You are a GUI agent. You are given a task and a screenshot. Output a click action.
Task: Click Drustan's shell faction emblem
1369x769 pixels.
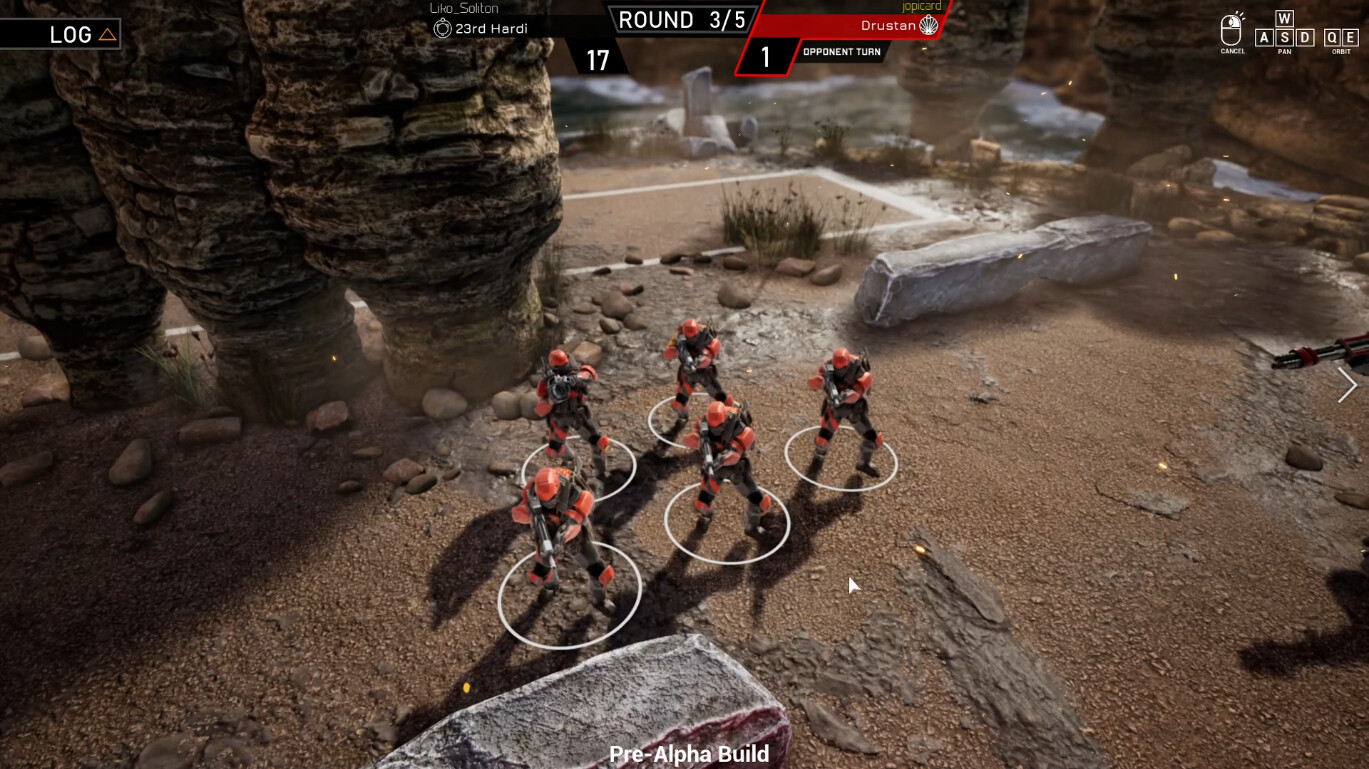tap(929, 27)
